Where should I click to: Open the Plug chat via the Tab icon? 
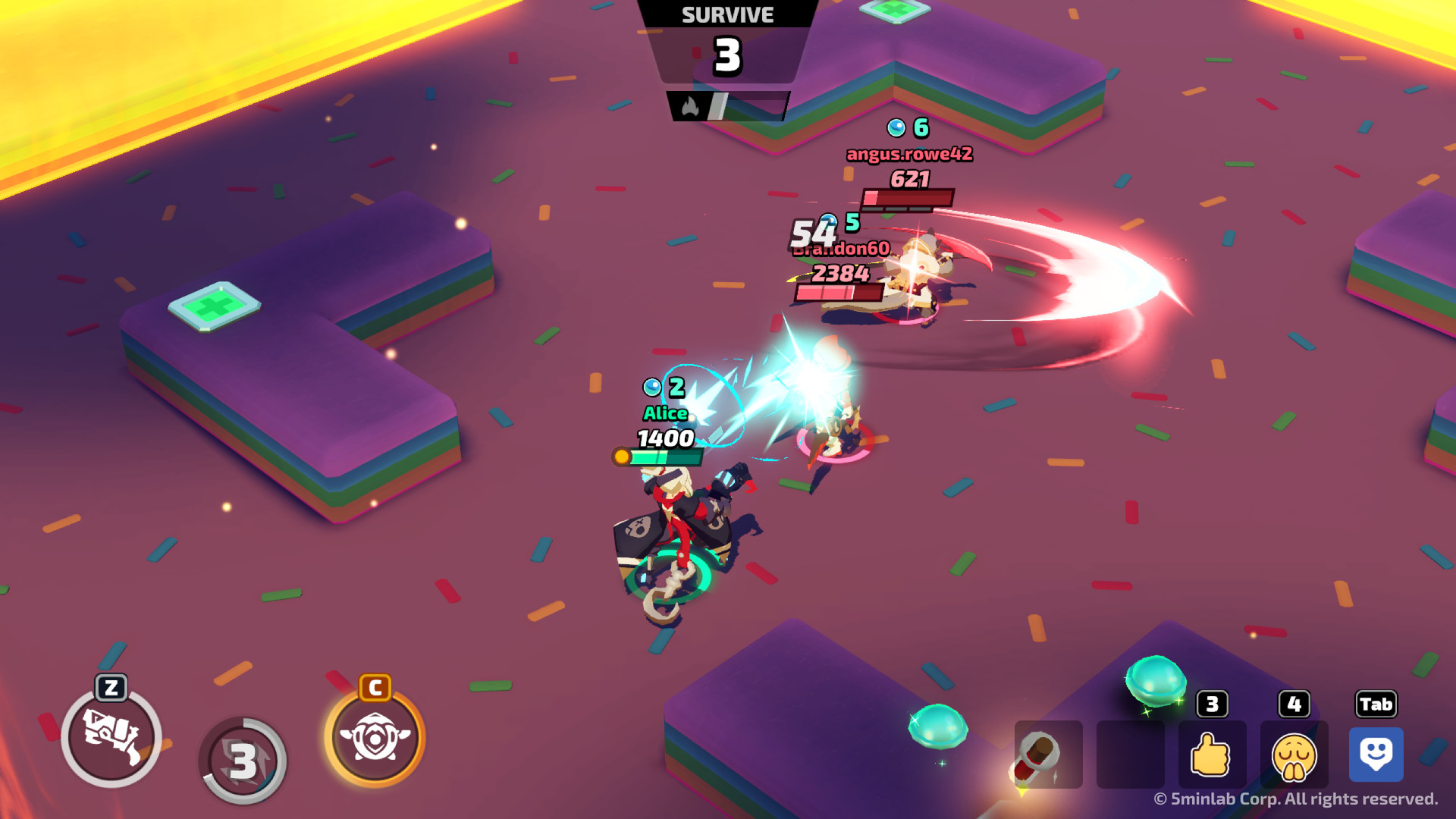pyautogui.click(x=1376, y=755)
